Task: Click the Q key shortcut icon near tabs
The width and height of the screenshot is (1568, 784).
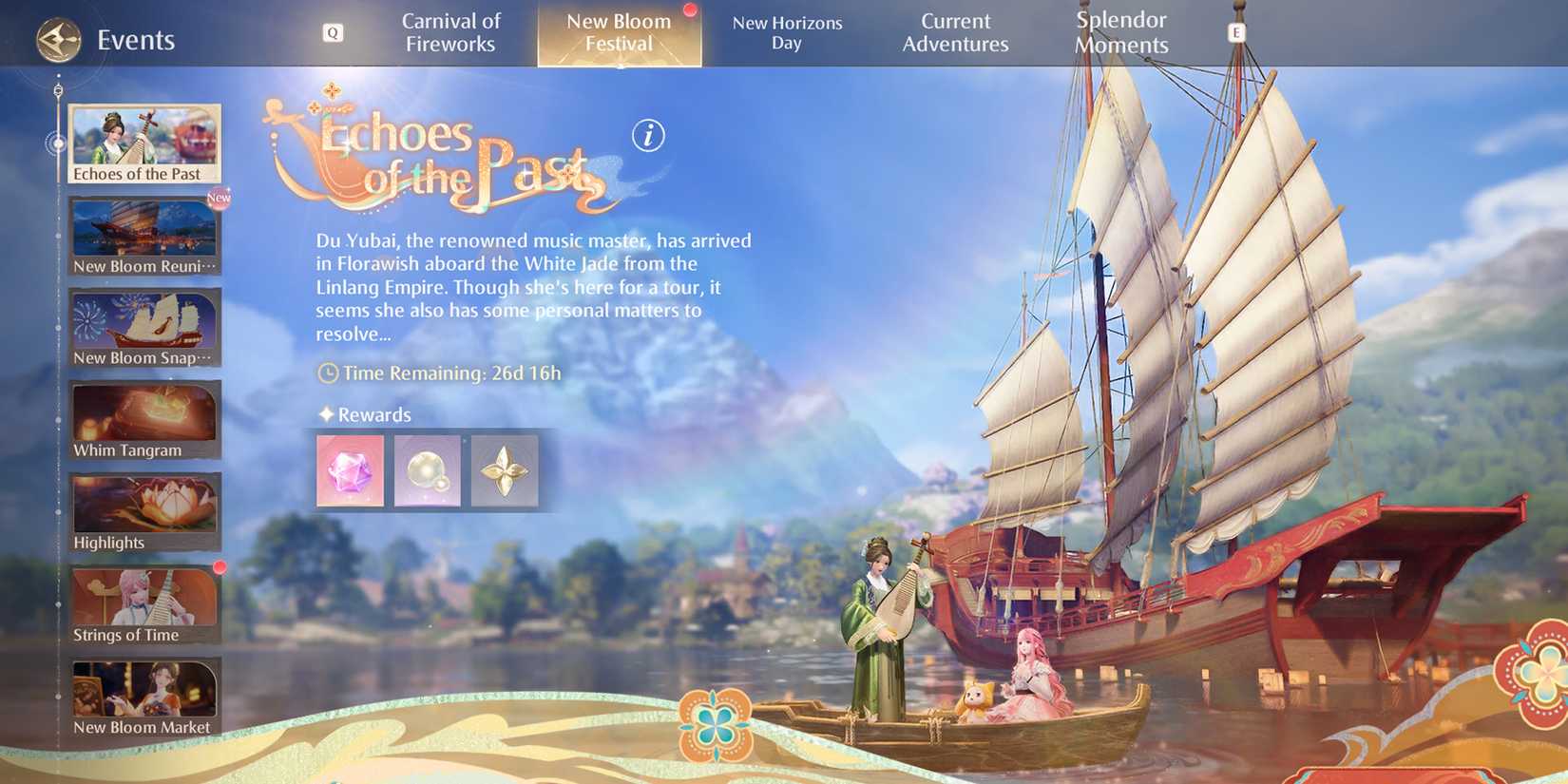Action: coord(332,32)
